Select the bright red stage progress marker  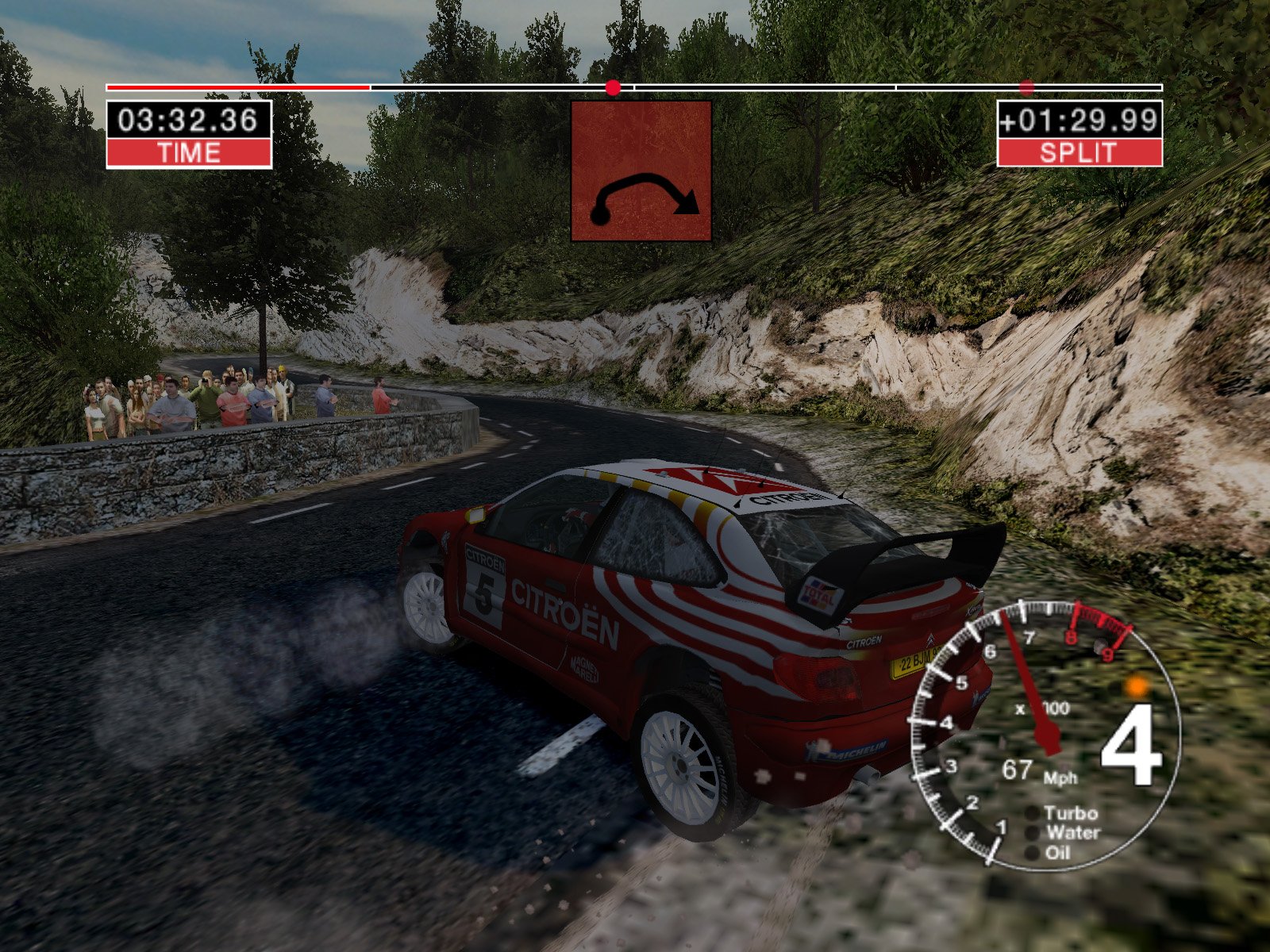[613, 87]
